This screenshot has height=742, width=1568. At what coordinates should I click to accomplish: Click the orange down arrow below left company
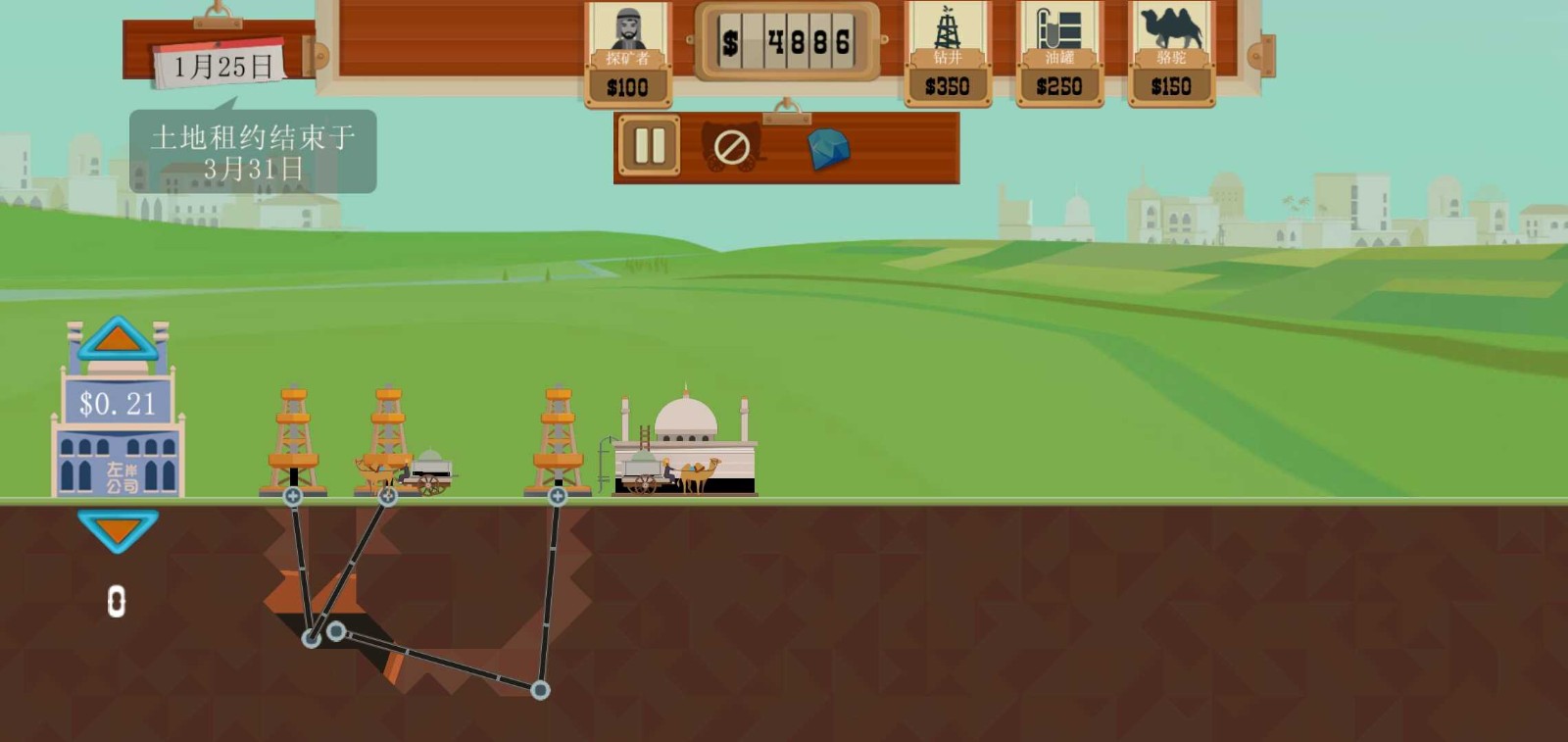(x=118, y=530)
